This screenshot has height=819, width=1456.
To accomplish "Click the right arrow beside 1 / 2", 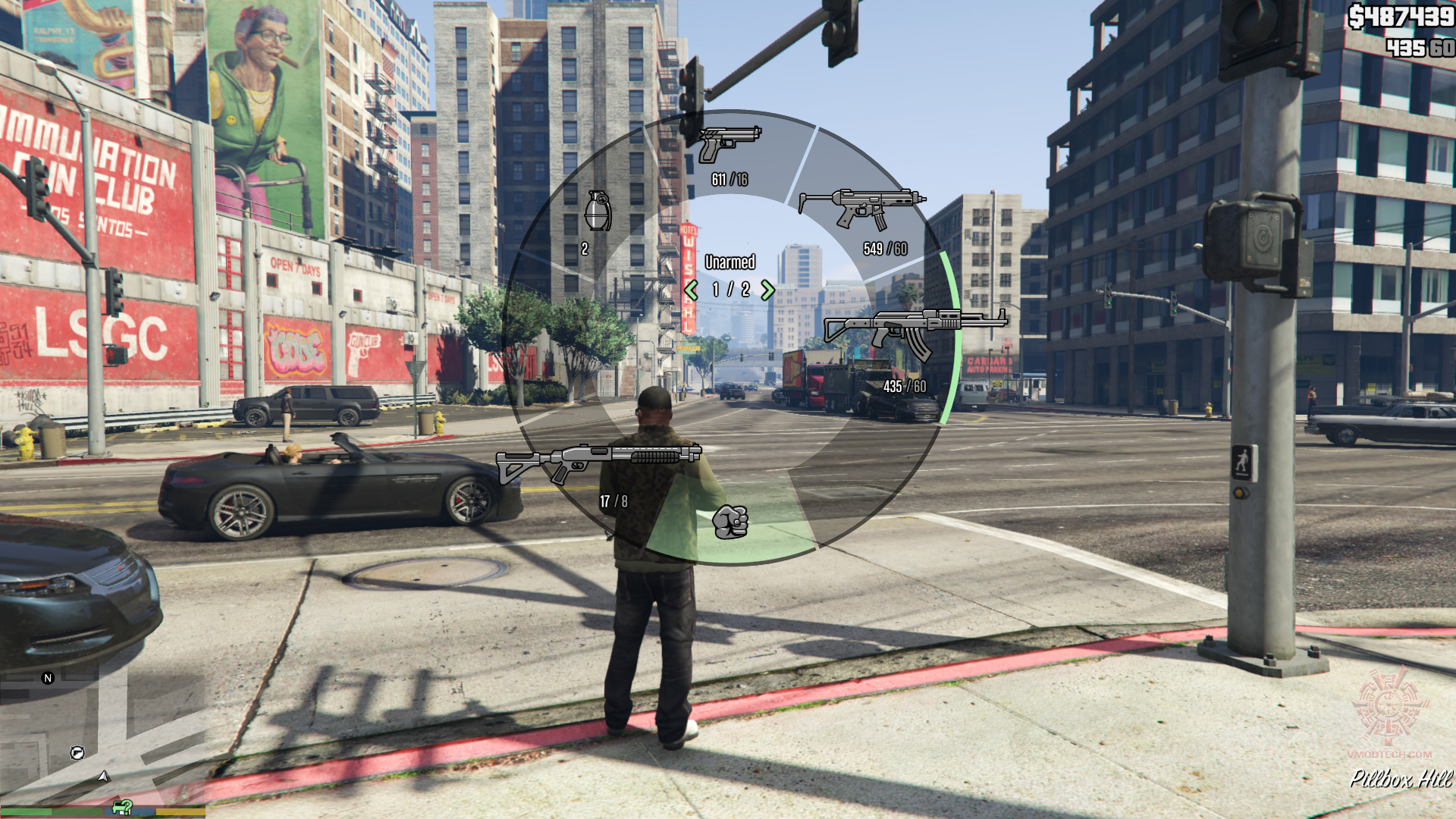I will pyautogui.click(x=767, y=290).
